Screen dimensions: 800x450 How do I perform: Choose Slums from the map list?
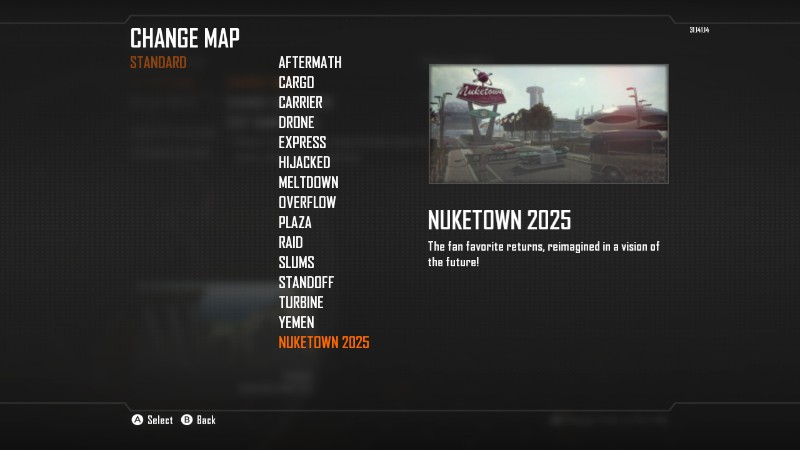point(296,262)
